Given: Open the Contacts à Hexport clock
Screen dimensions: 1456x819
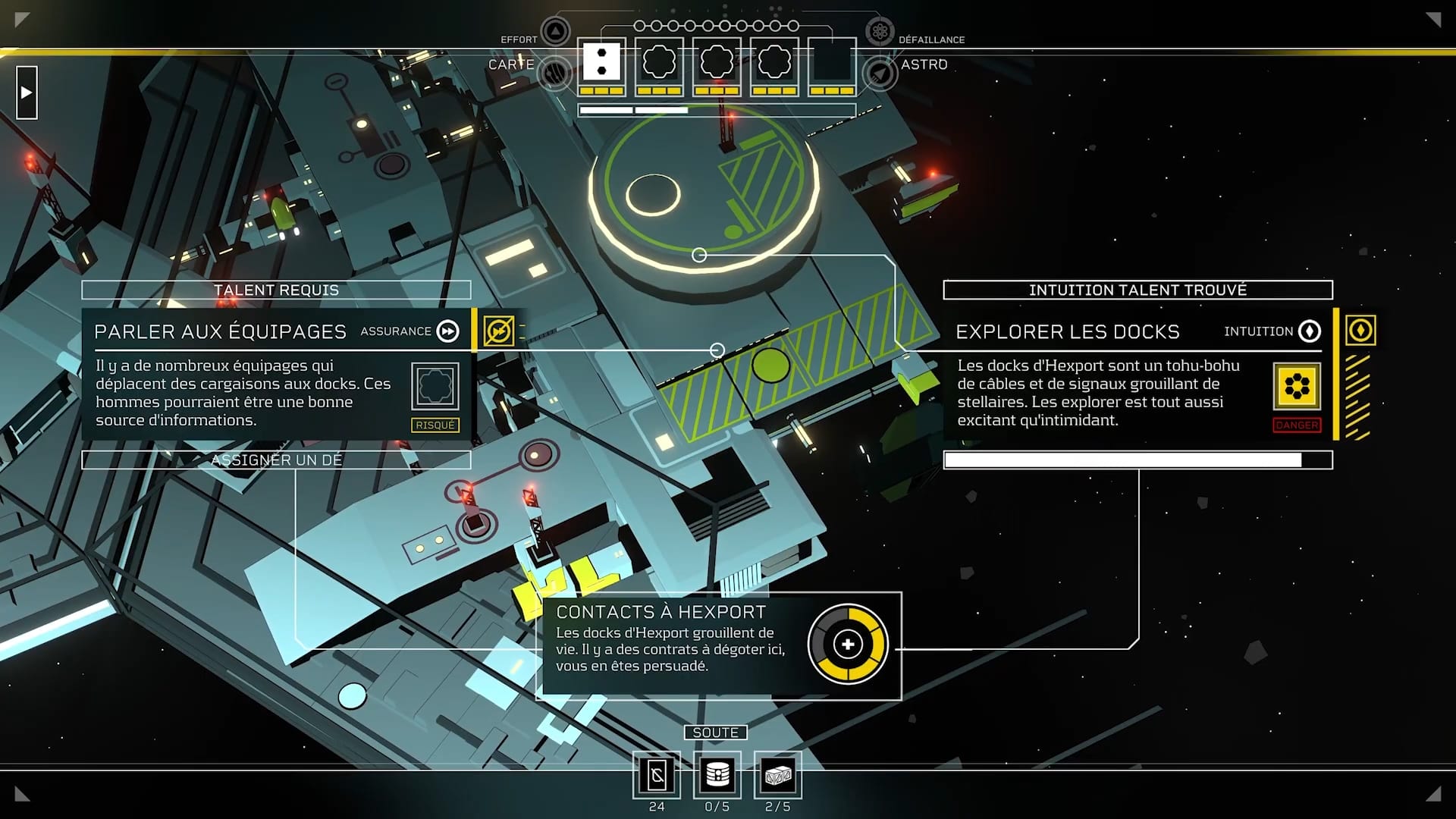Looking at the screenshot, I should tap(847, 645).
